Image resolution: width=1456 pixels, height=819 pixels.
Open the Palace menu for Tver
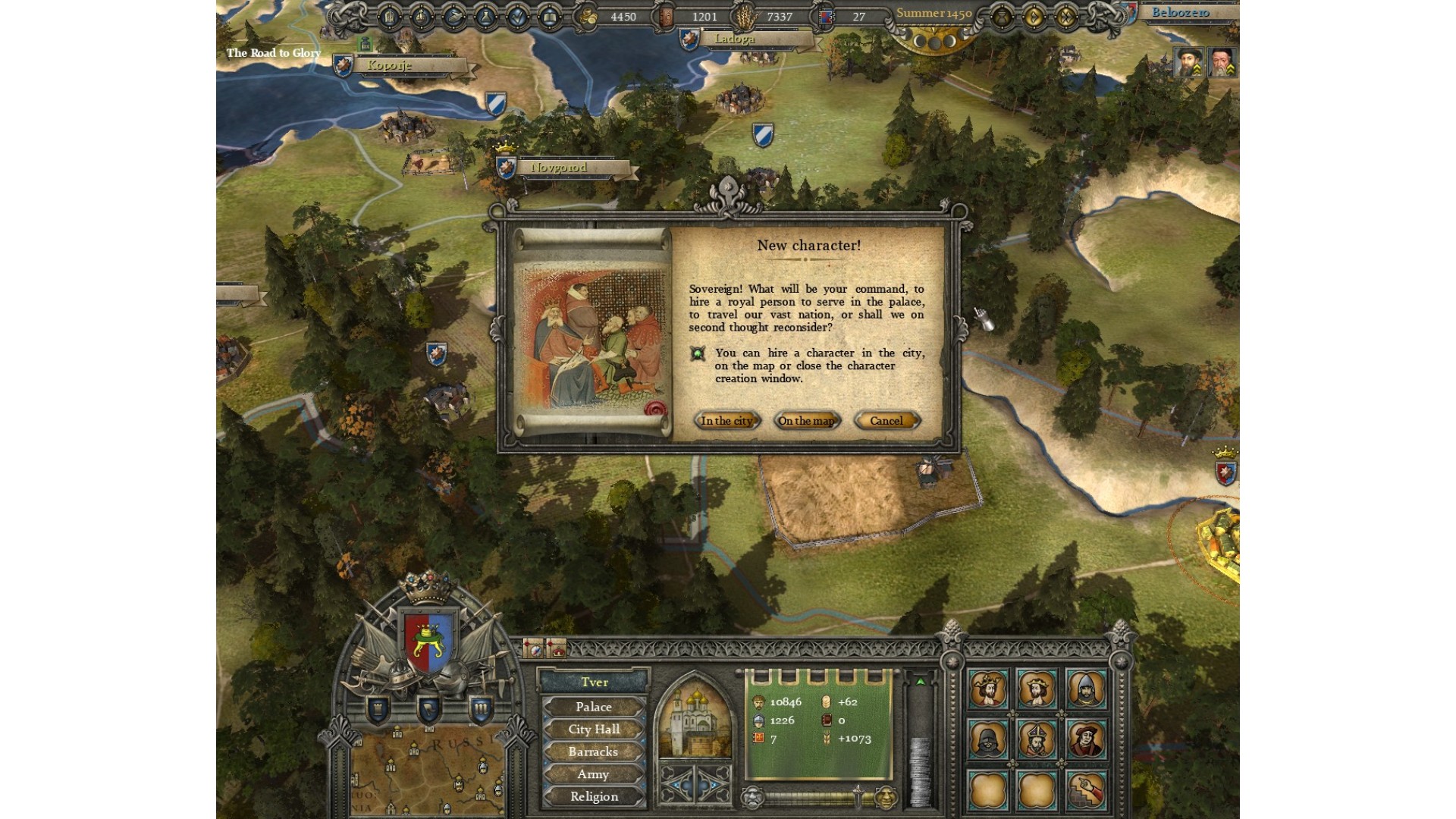593,707
